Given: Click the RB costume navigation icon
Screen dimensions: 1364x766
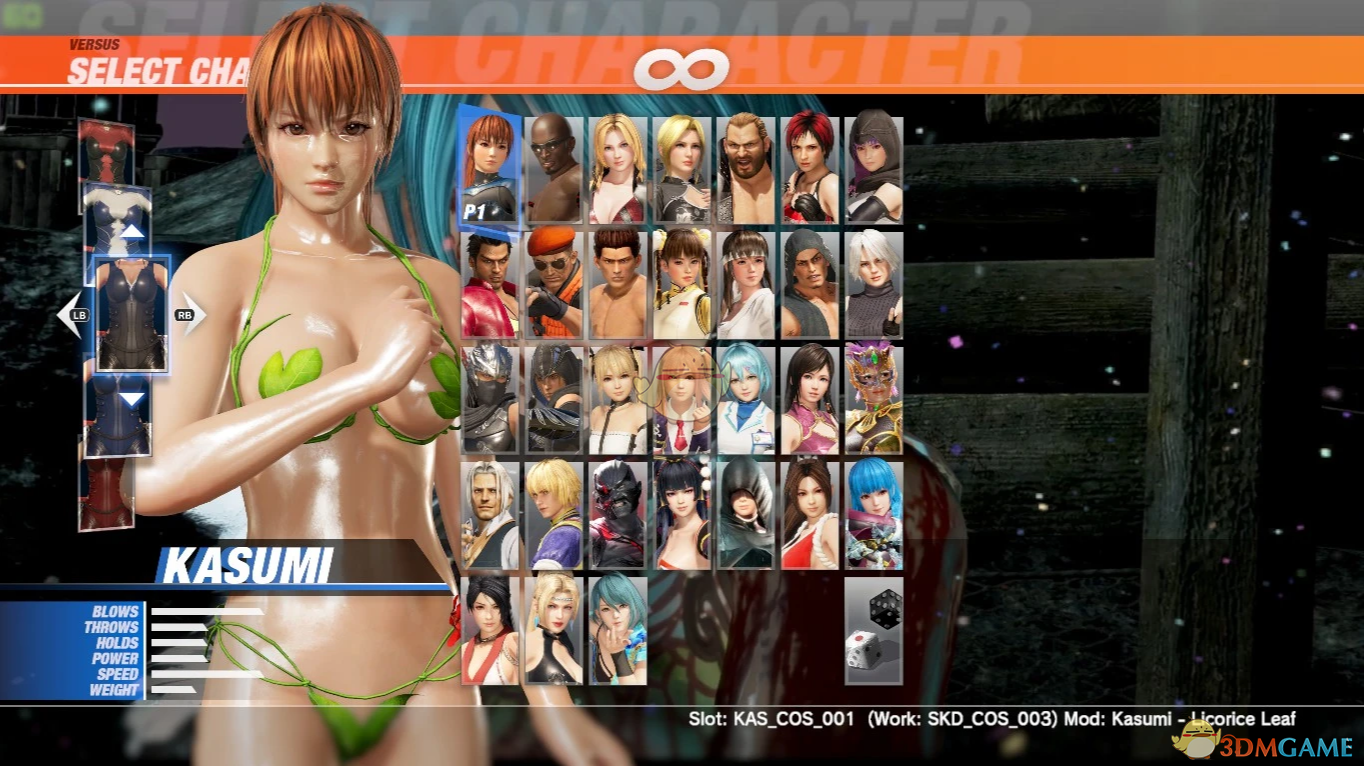Looking at the screenshot, I should (x=186, y=314).
